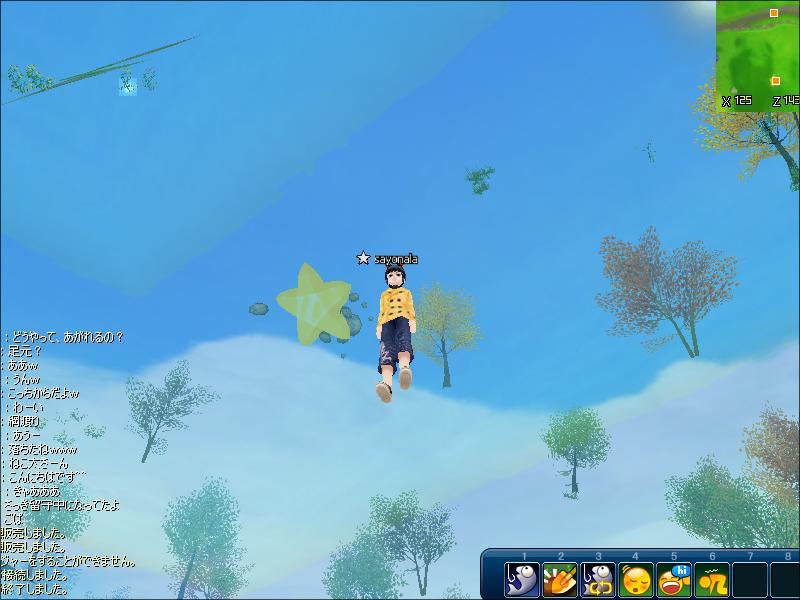Activate the shovel digging skill icon
800x600 pixels.
[561, 580]
